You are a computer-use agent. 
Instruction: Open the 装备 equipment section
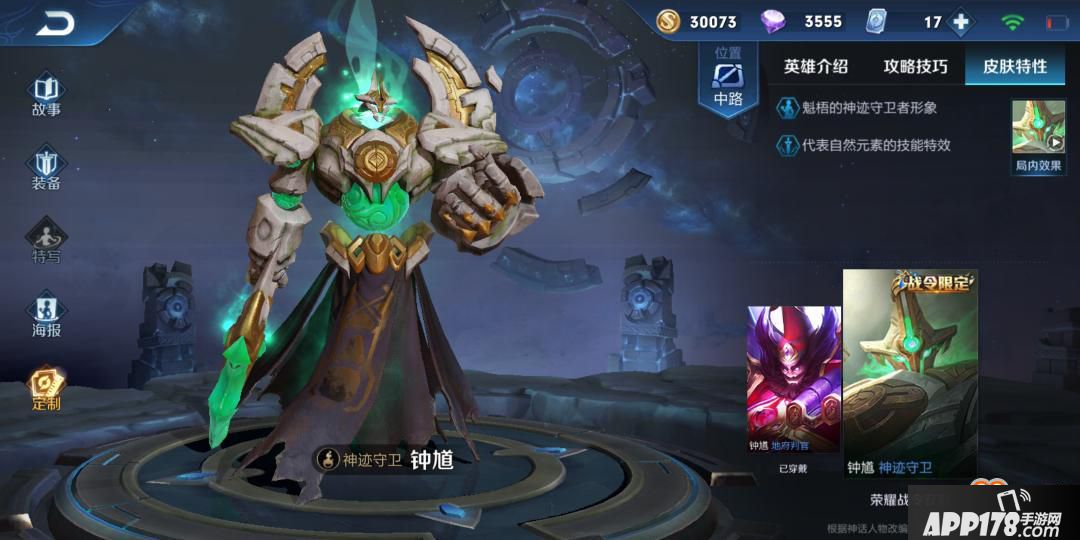coord(46,169)
